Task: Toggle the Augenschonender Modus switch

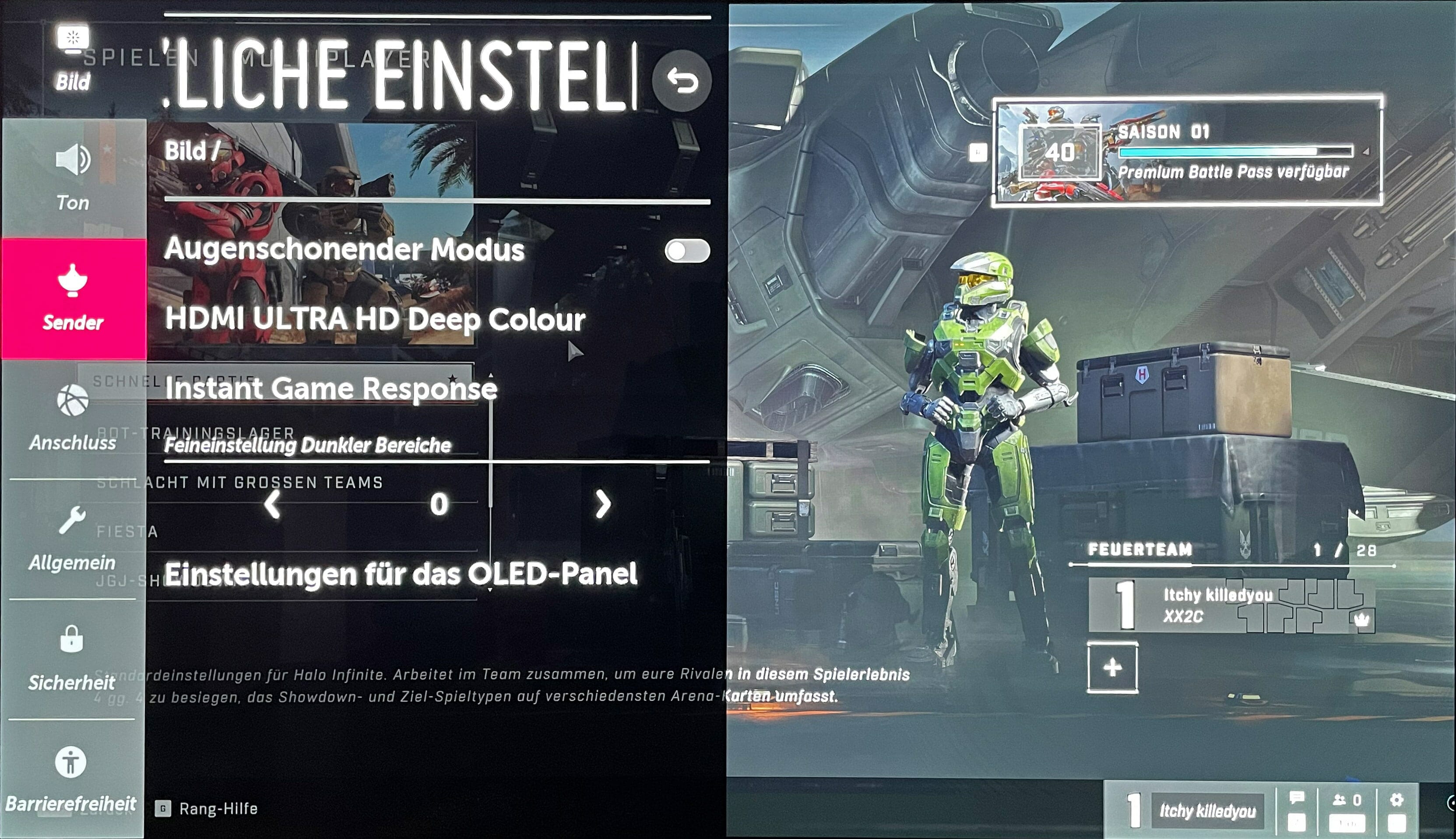Action: (x=687, y=250)
